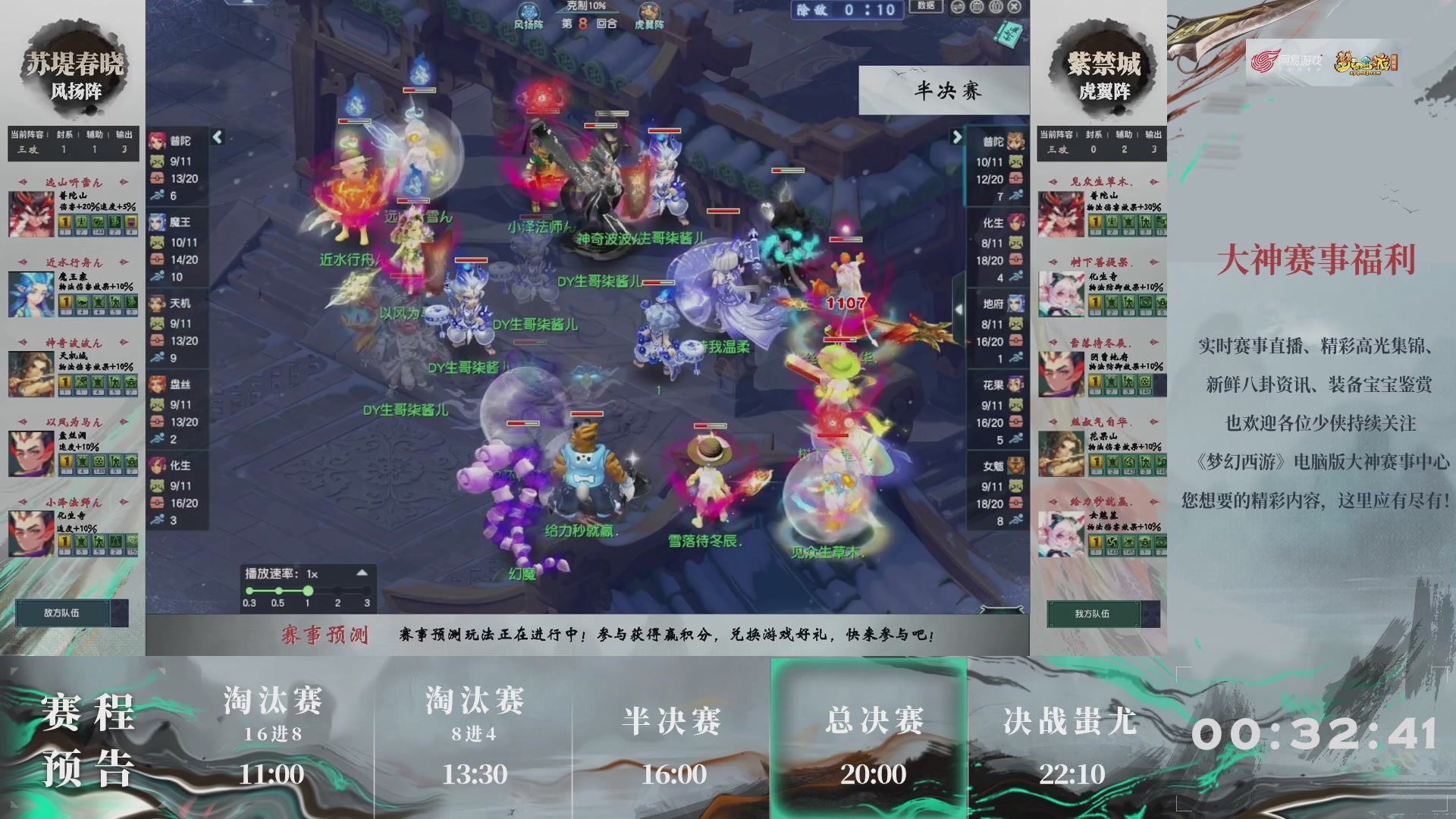Collapse the right roster using its chevron arrow

(957, 135)
